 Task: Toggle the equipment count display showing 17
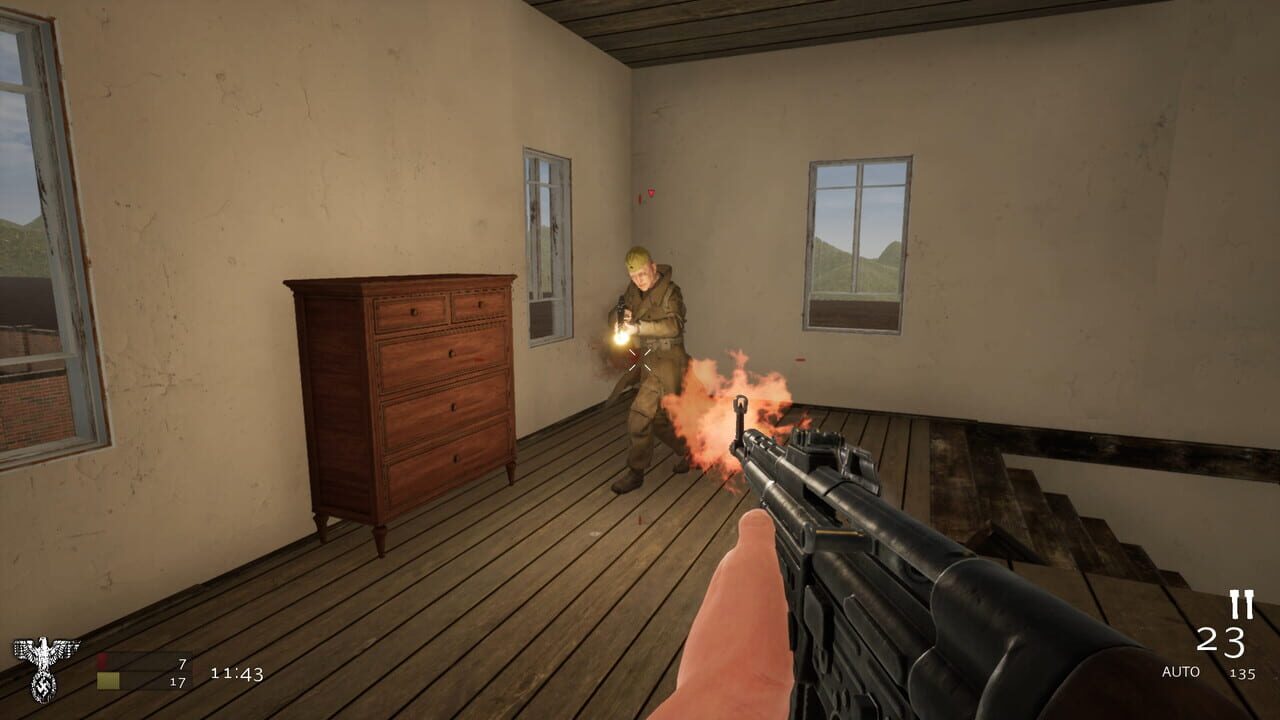177,682
